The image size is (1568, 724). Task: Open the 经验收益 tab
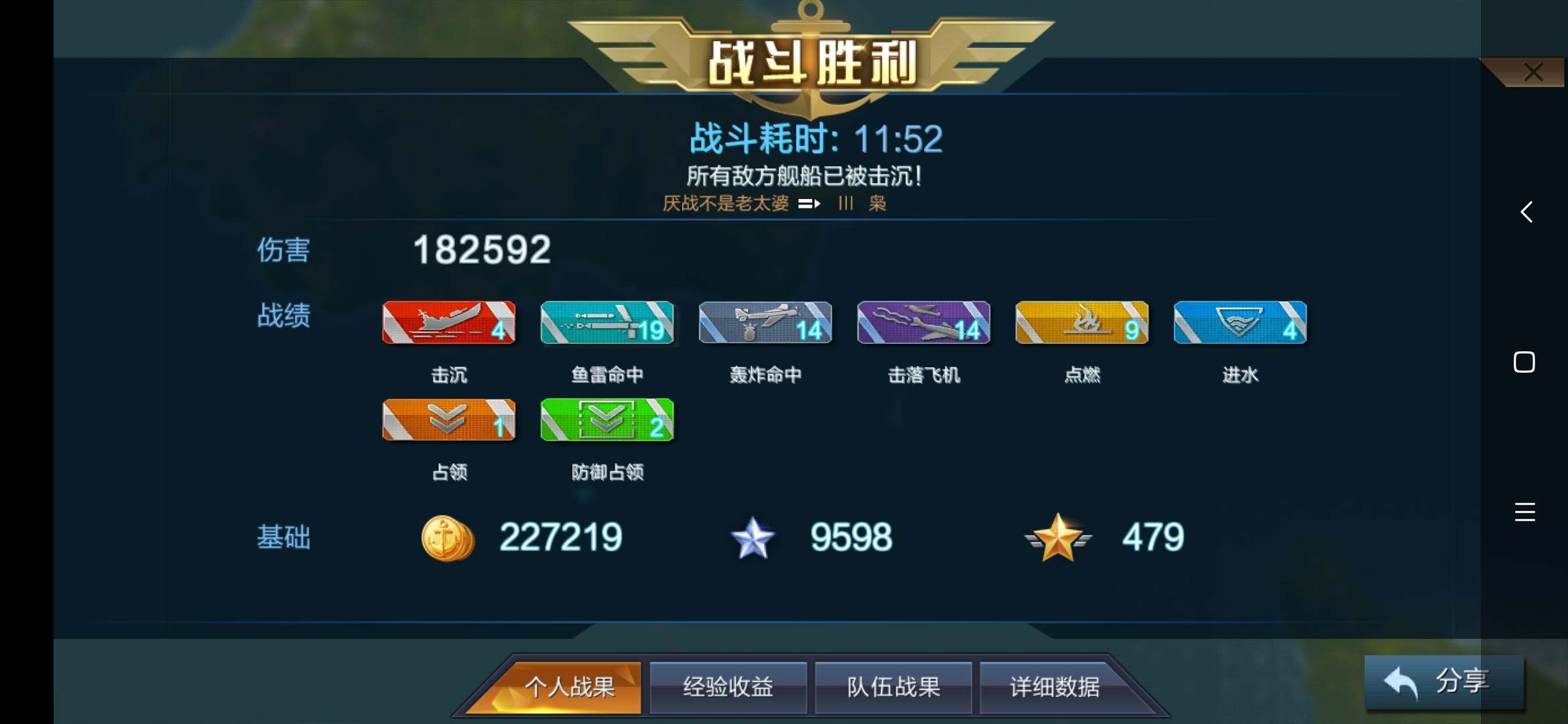coord(728,686)
